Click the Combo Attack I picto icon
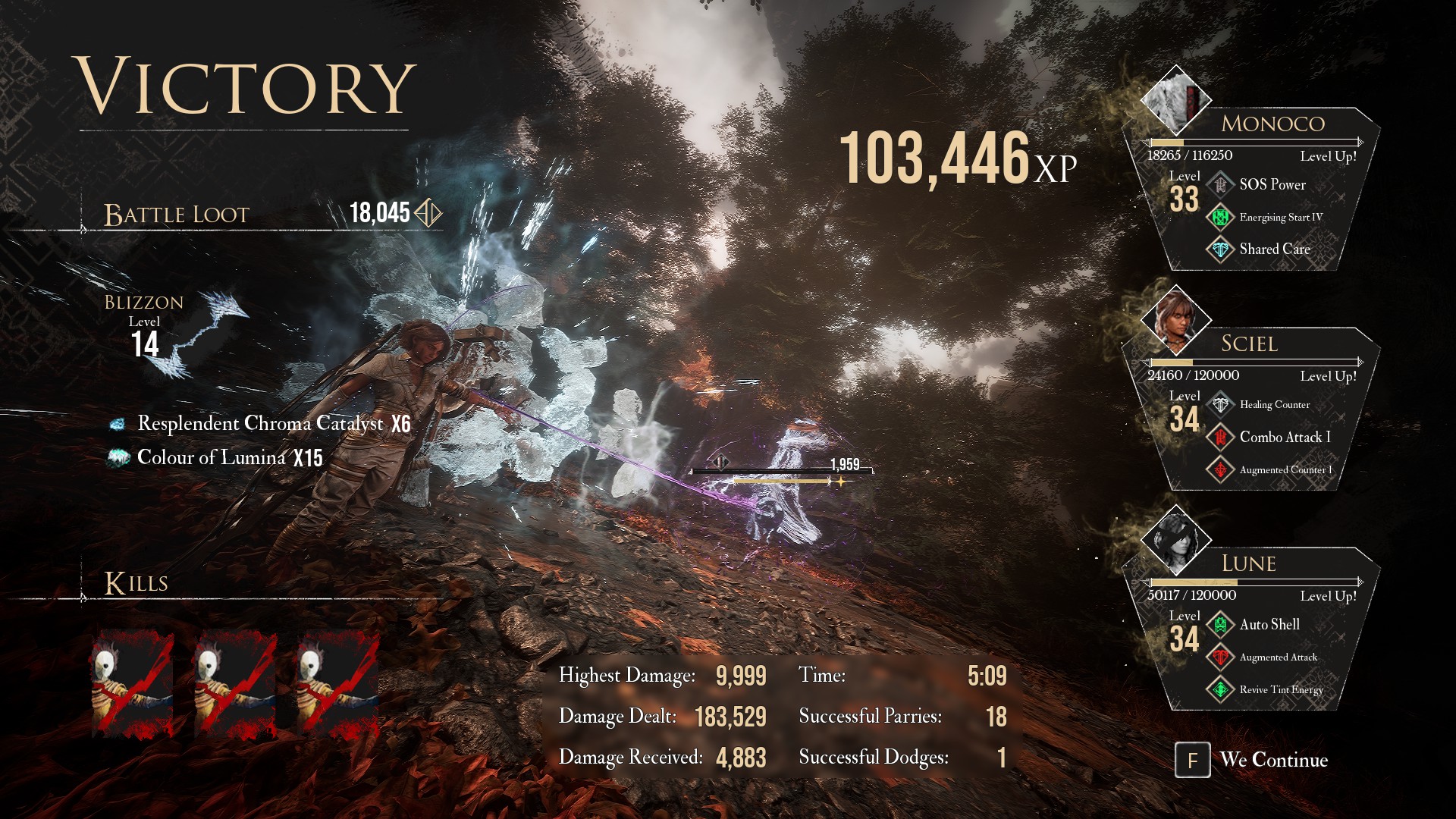1456x819 pixels. pyautogui.click(x=1220, y=438)
